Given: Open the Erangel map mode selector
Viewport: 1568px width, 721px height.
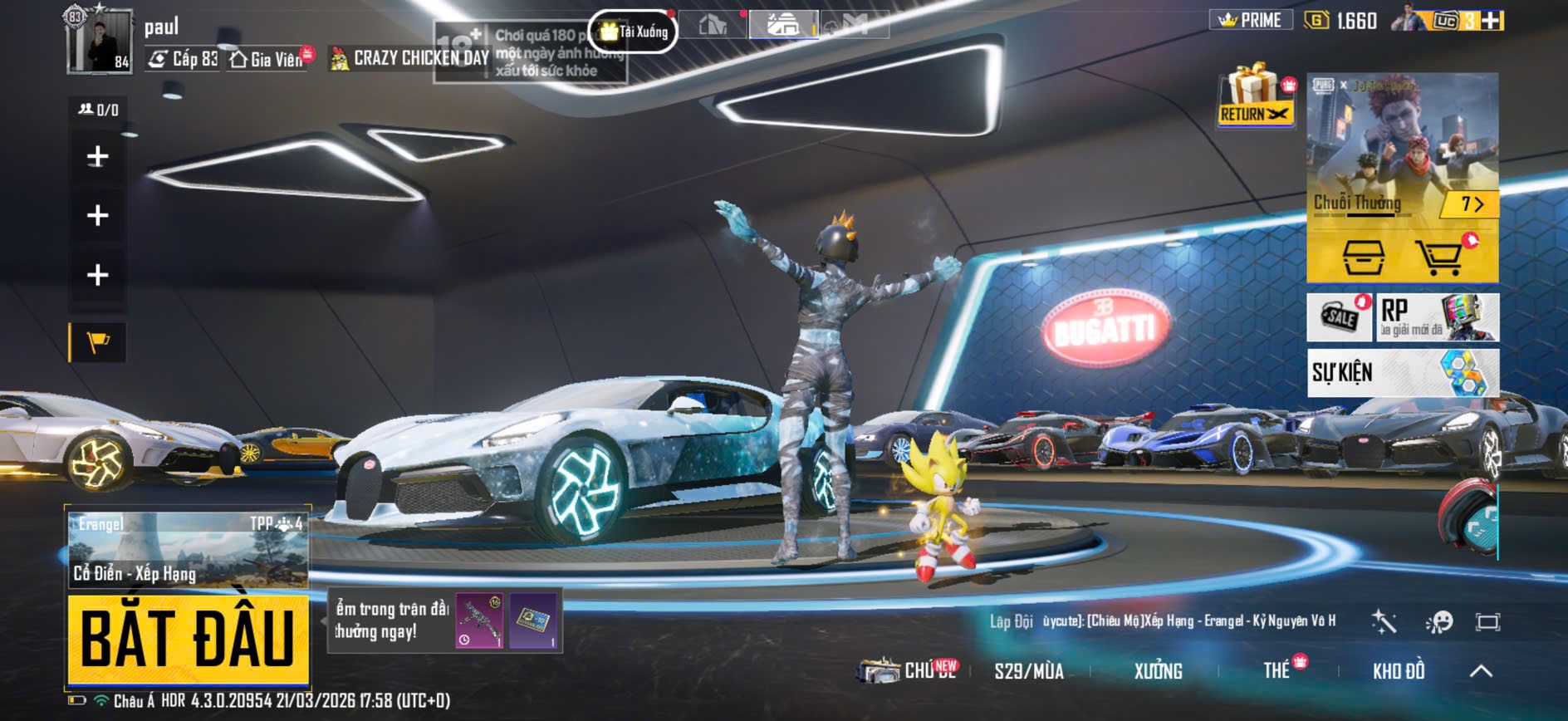Looking at the screenshot, I should (x=188, y=548).
